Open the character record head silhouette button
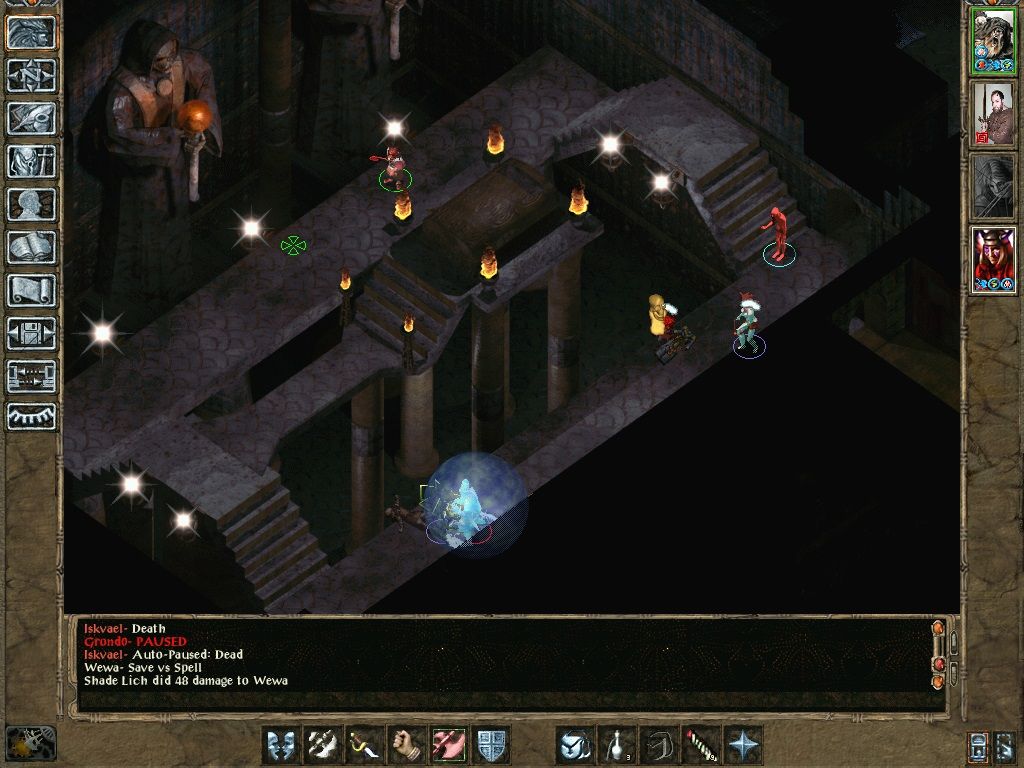 (32, 204)
